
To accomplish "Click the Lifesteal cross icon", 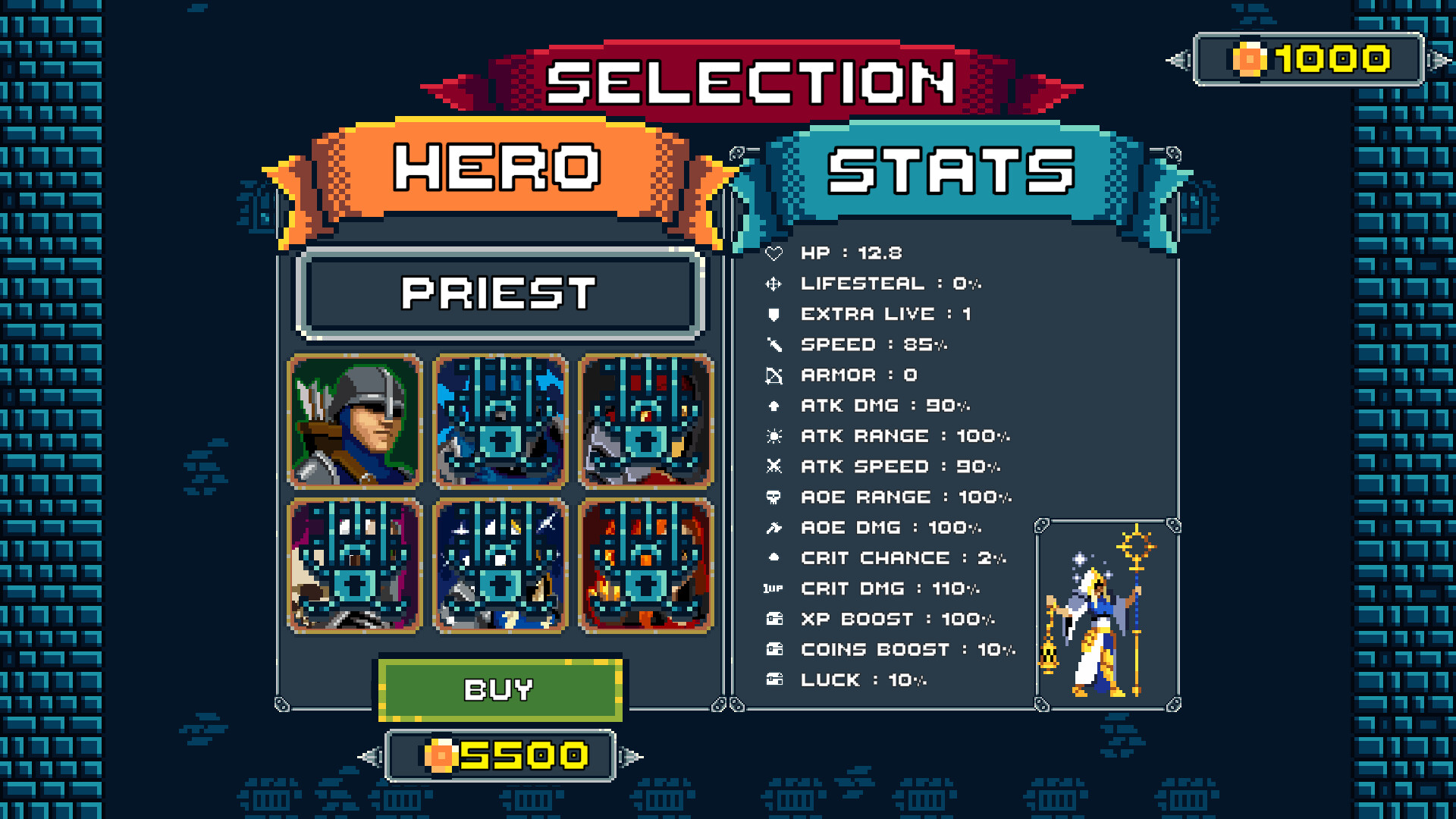I will [x=775, y=284].
